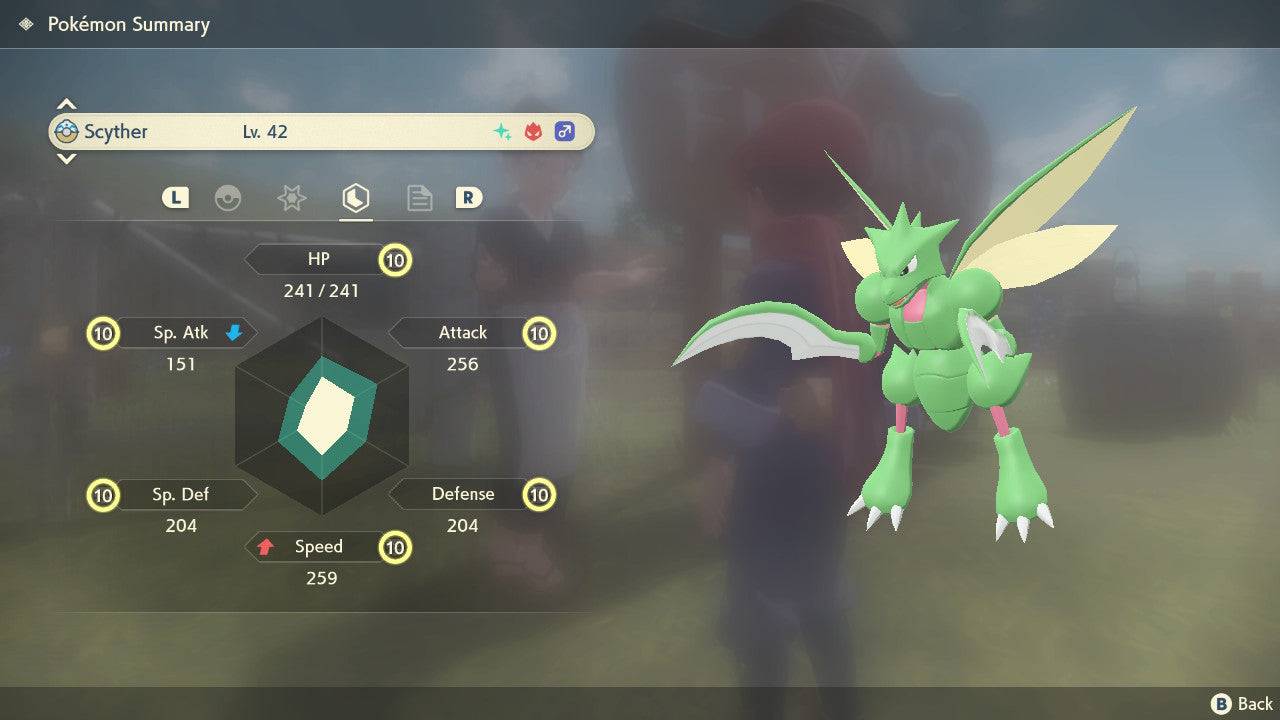The width and height of the screenshot is (1280, 720).
Task: Click the up arrow above Scyther's name
Action: click(66, 104)
